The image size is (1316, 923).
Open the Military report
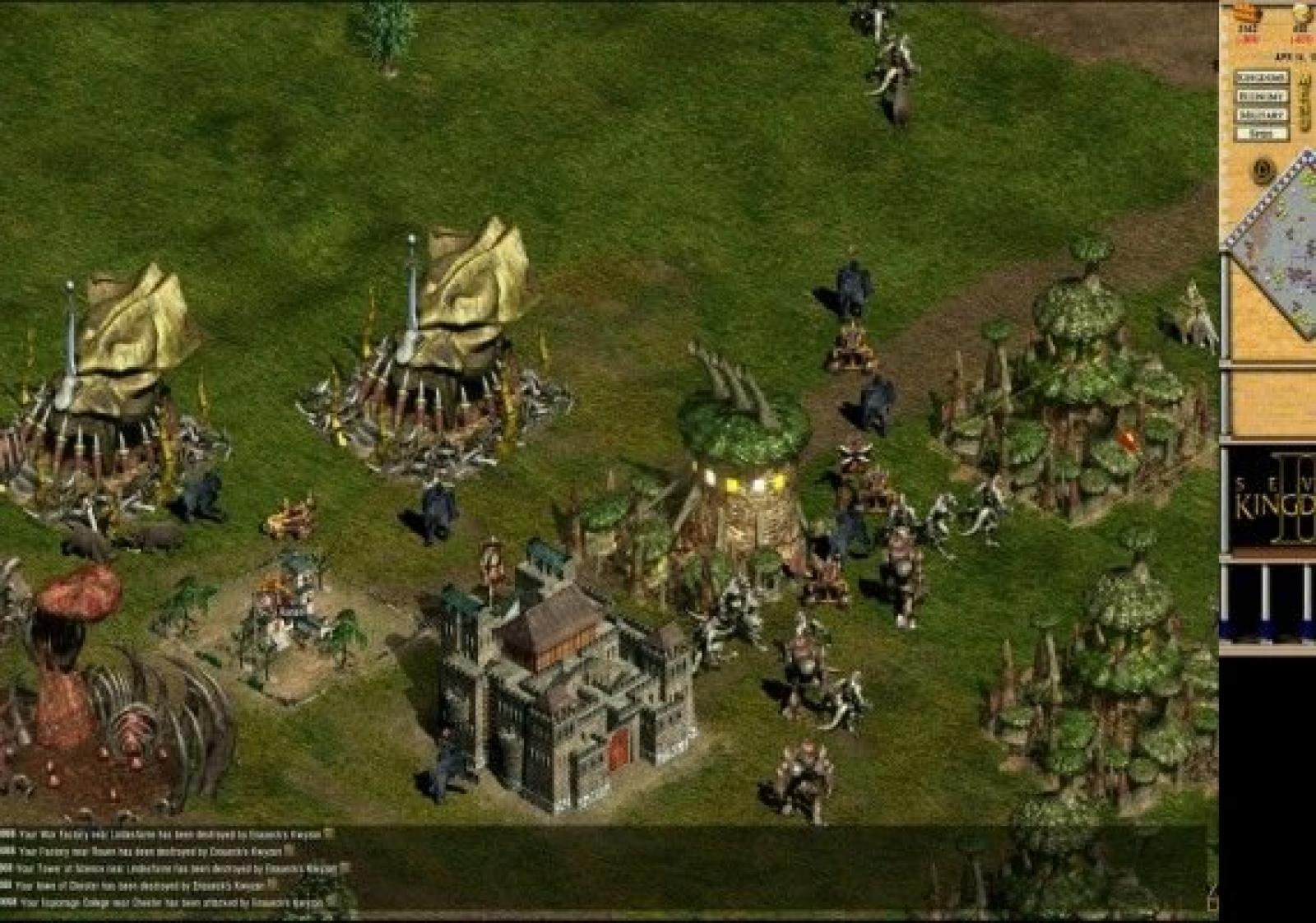coord(1262,115)
